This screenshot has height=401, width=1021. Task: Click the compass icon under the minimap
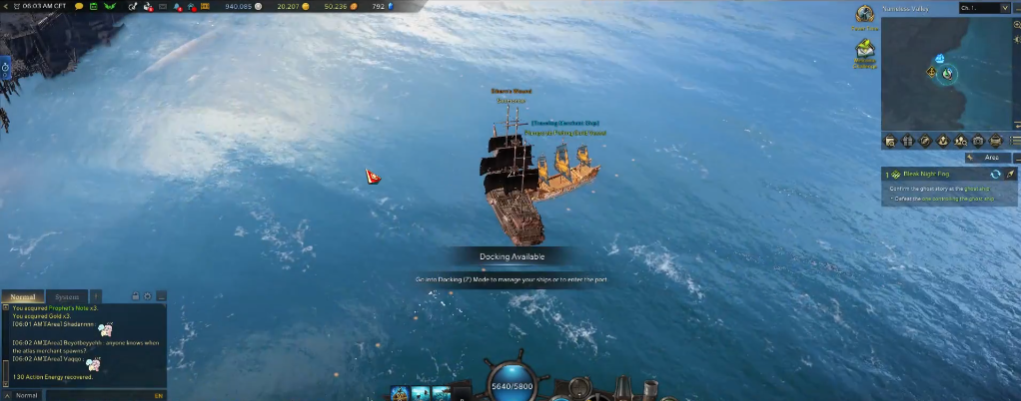coord(925,141)
